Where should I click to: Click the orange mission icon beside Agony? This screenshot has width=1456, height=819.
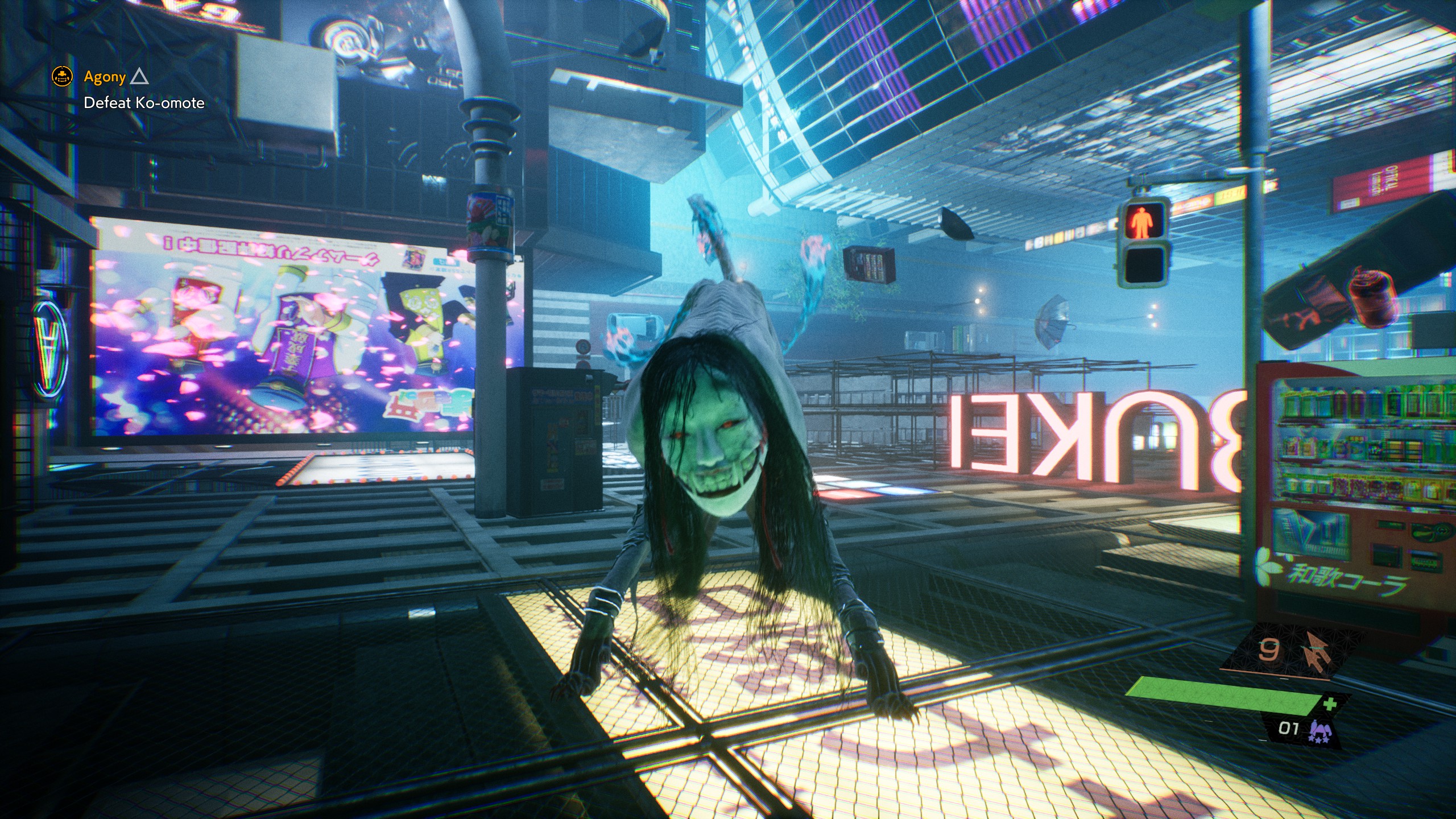click(x=62, y=76)
